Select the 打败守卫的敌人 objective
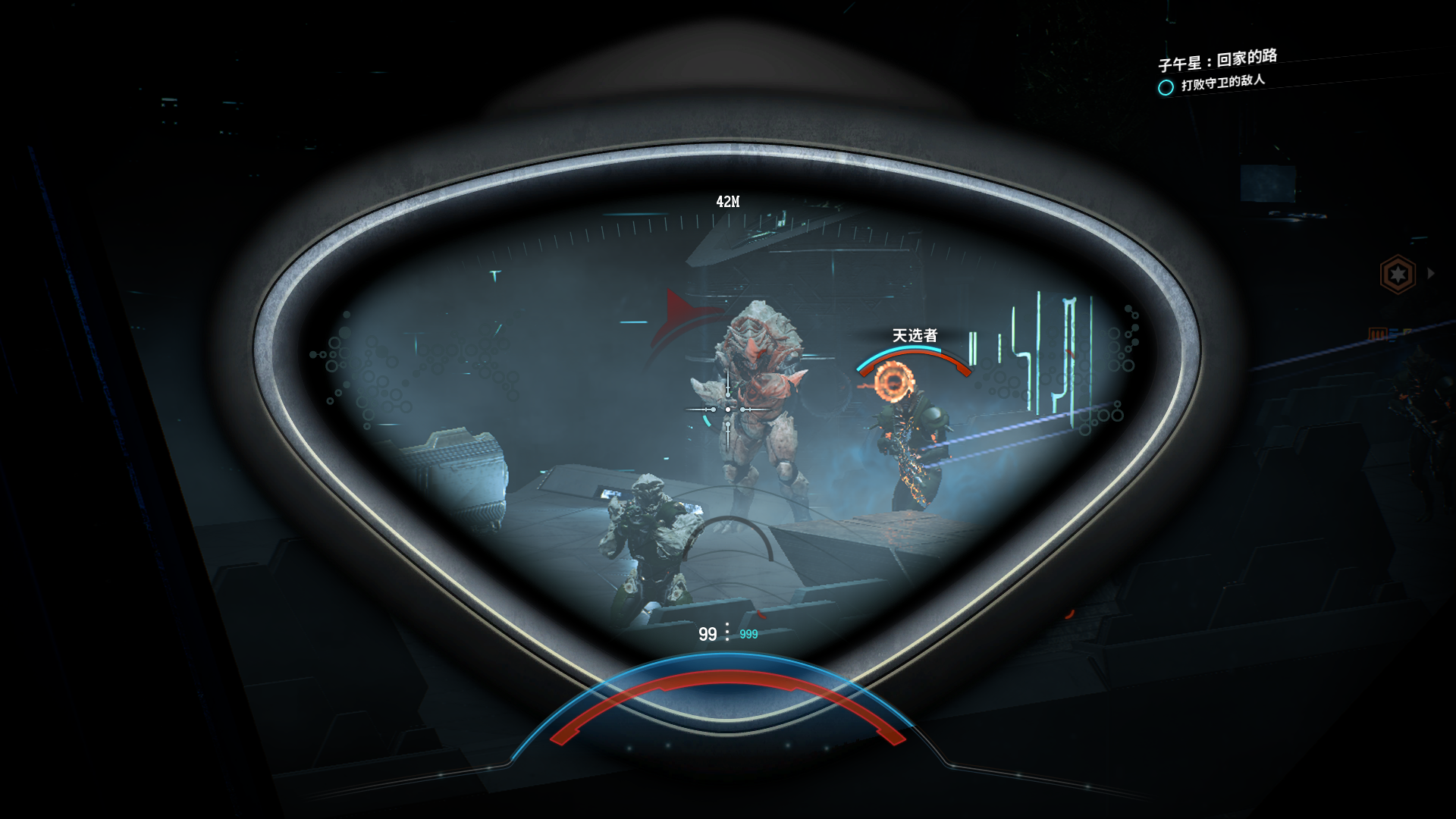 pyautogui.click(x=1222, y=82)
